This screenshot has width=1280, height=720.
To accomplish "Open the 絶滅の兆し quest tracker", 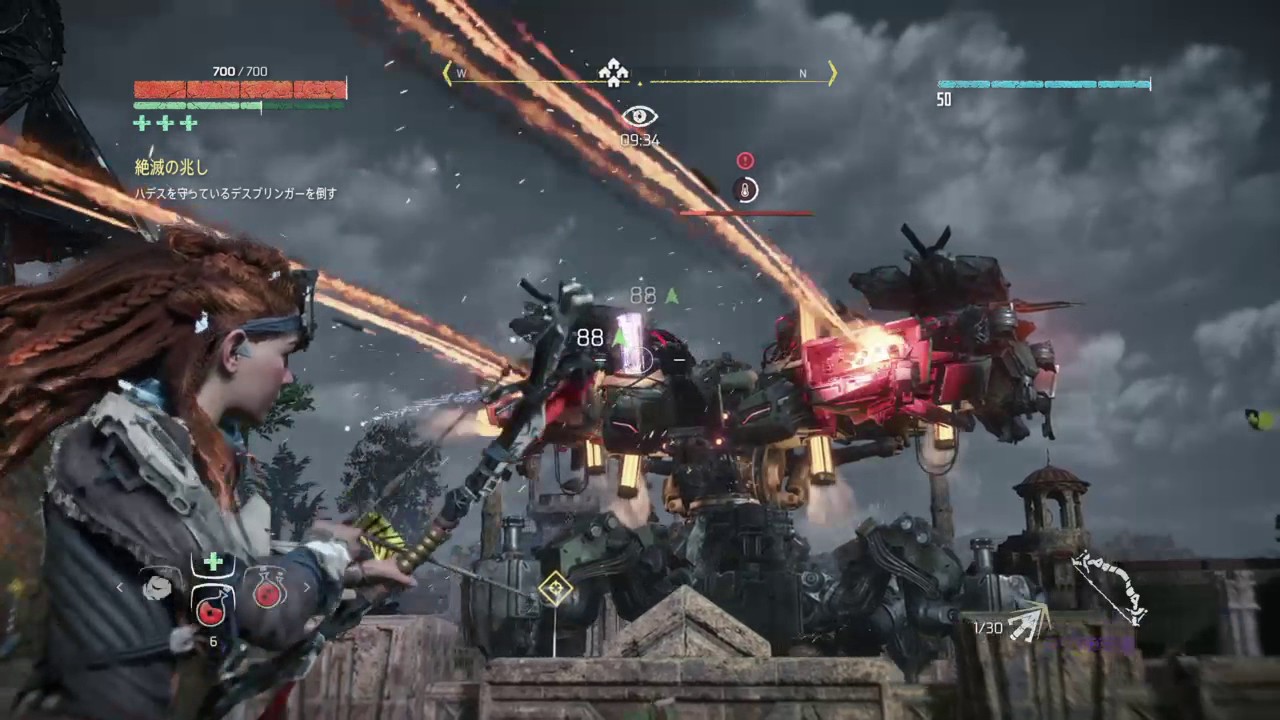I will click(x=172, y=167).
